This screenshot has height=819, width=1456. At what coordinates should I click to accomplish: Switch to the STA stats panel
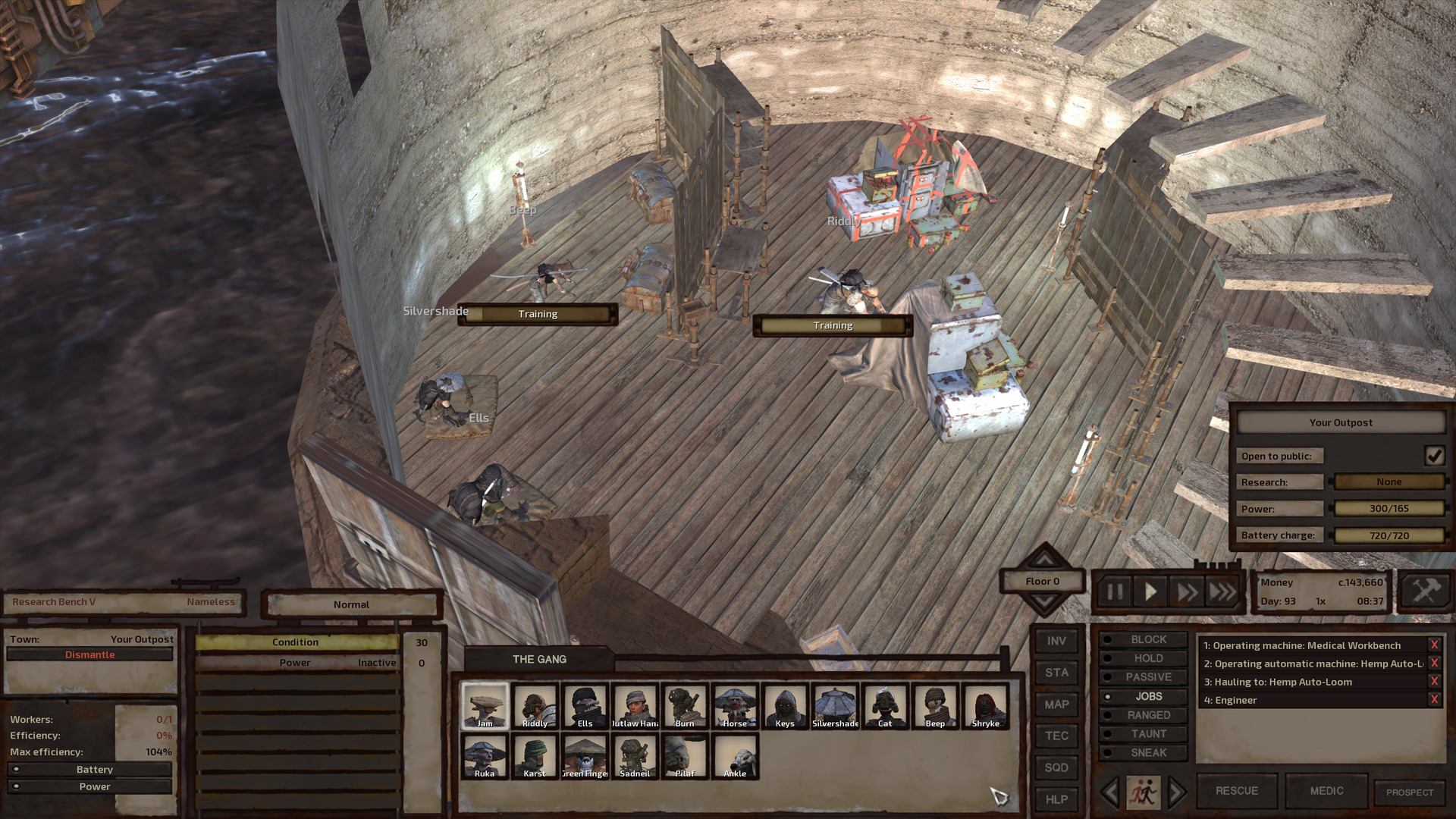click(1056, 673)
